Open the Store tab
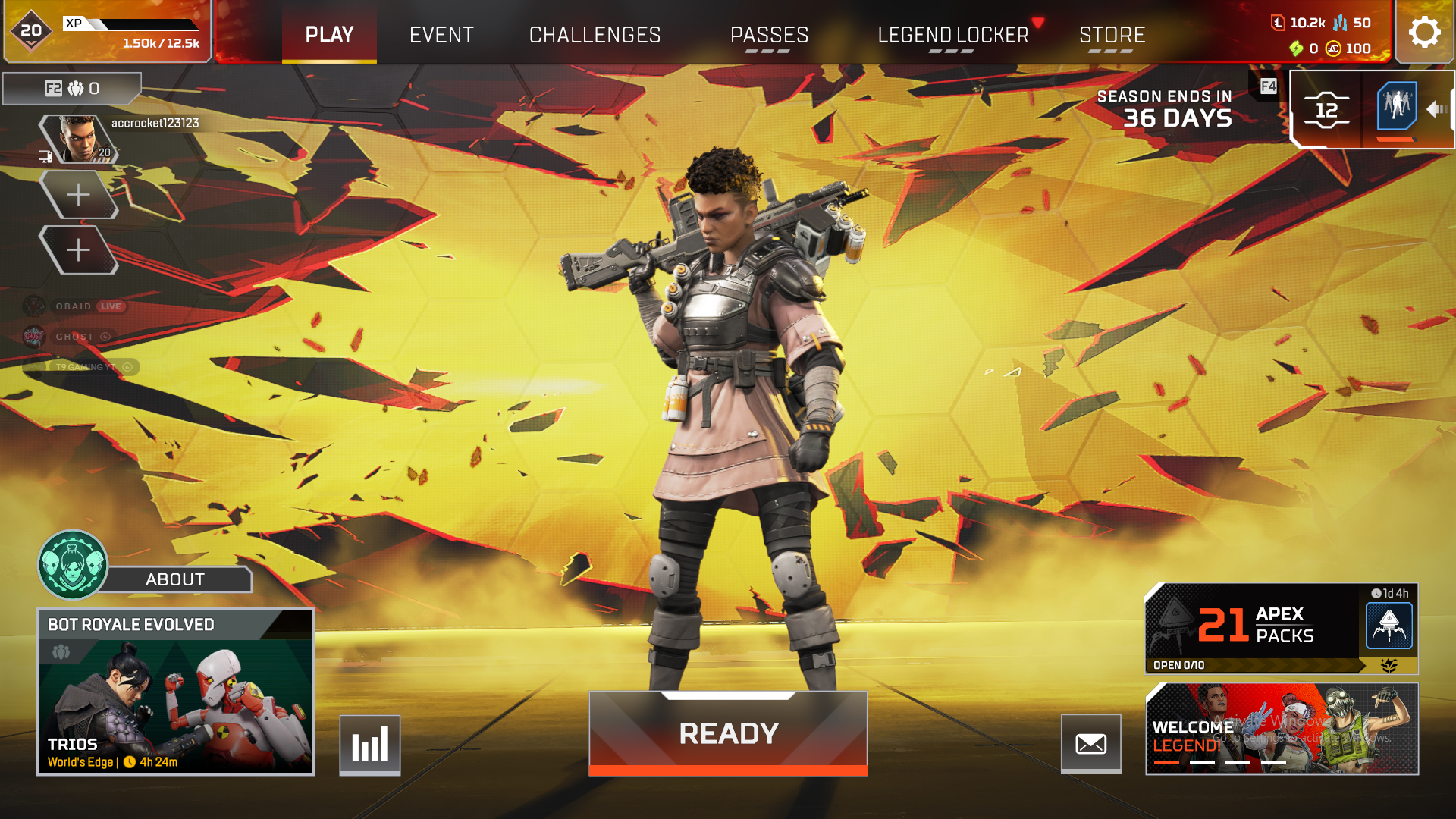 (1112, 34)
